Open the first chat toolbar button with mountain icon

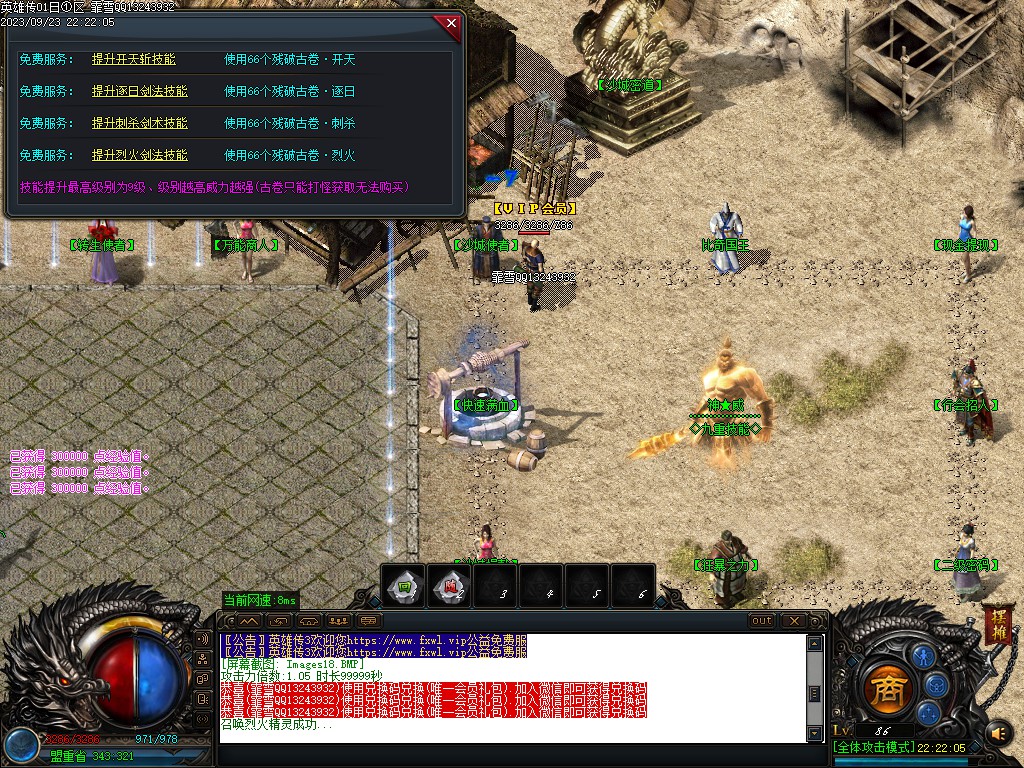coord(249,621)
